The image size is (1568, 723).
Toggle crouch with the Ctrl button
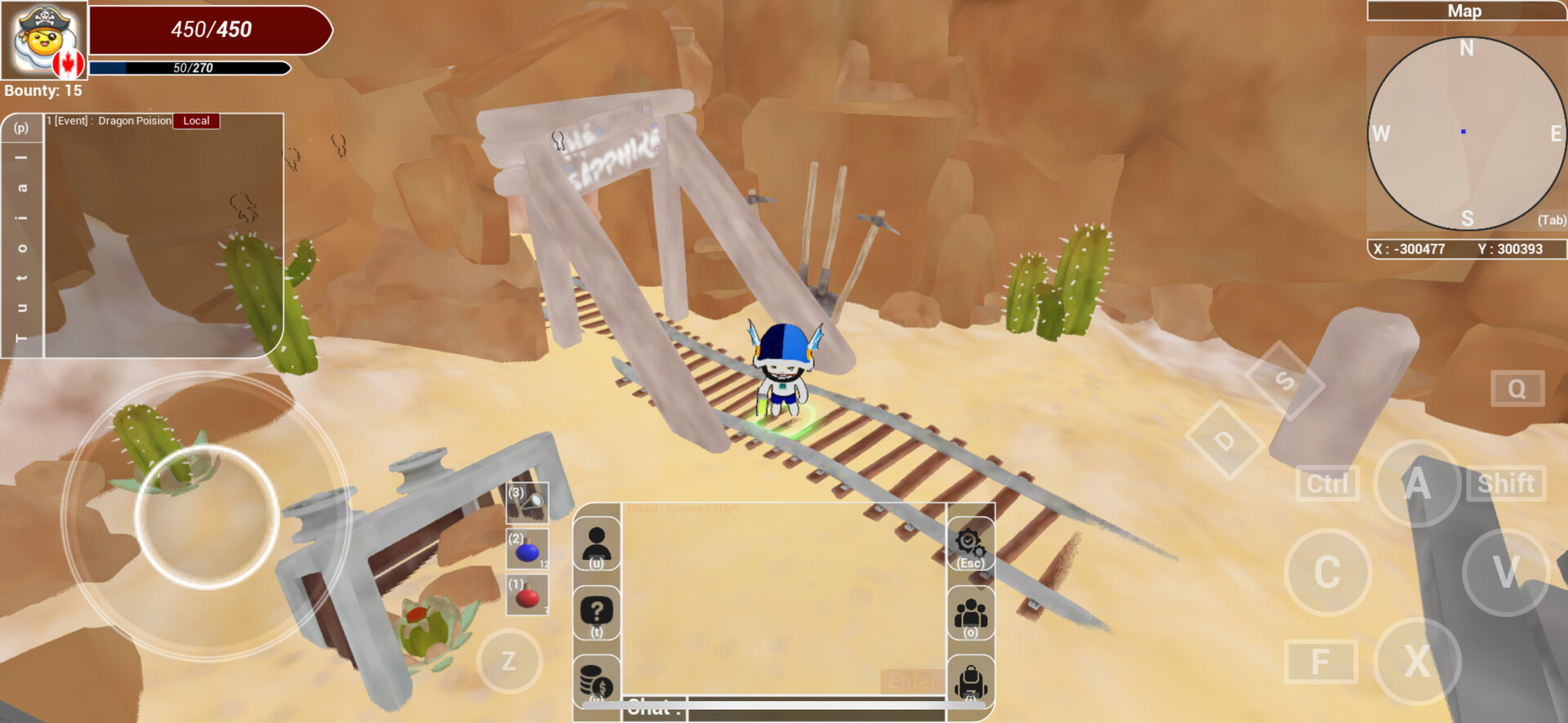tap(1327, 483)
